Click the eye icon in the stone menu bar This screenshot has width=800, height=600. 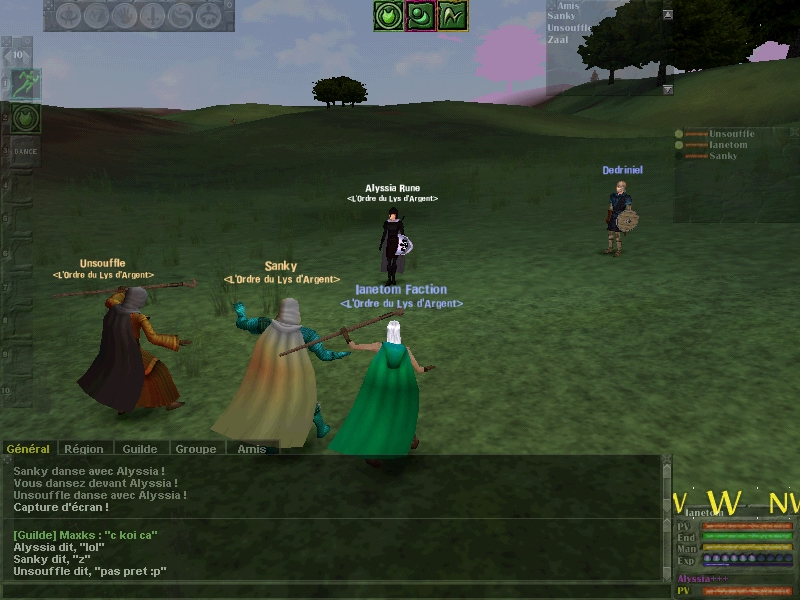pyautogui.click(x=69, y=15)
